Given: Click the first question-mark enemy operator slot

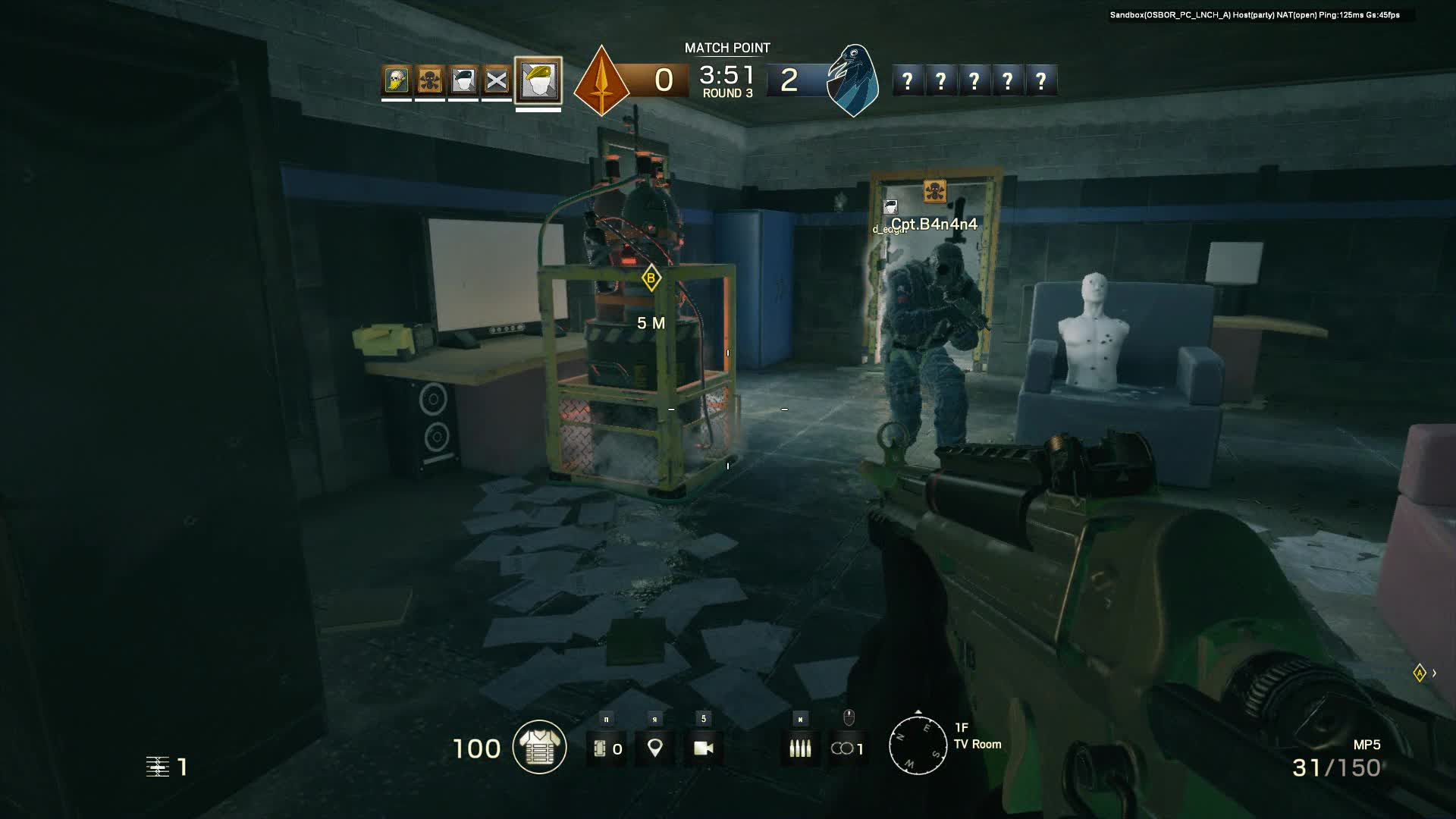Looking at the screenshot, I should [x=908, y=79].
